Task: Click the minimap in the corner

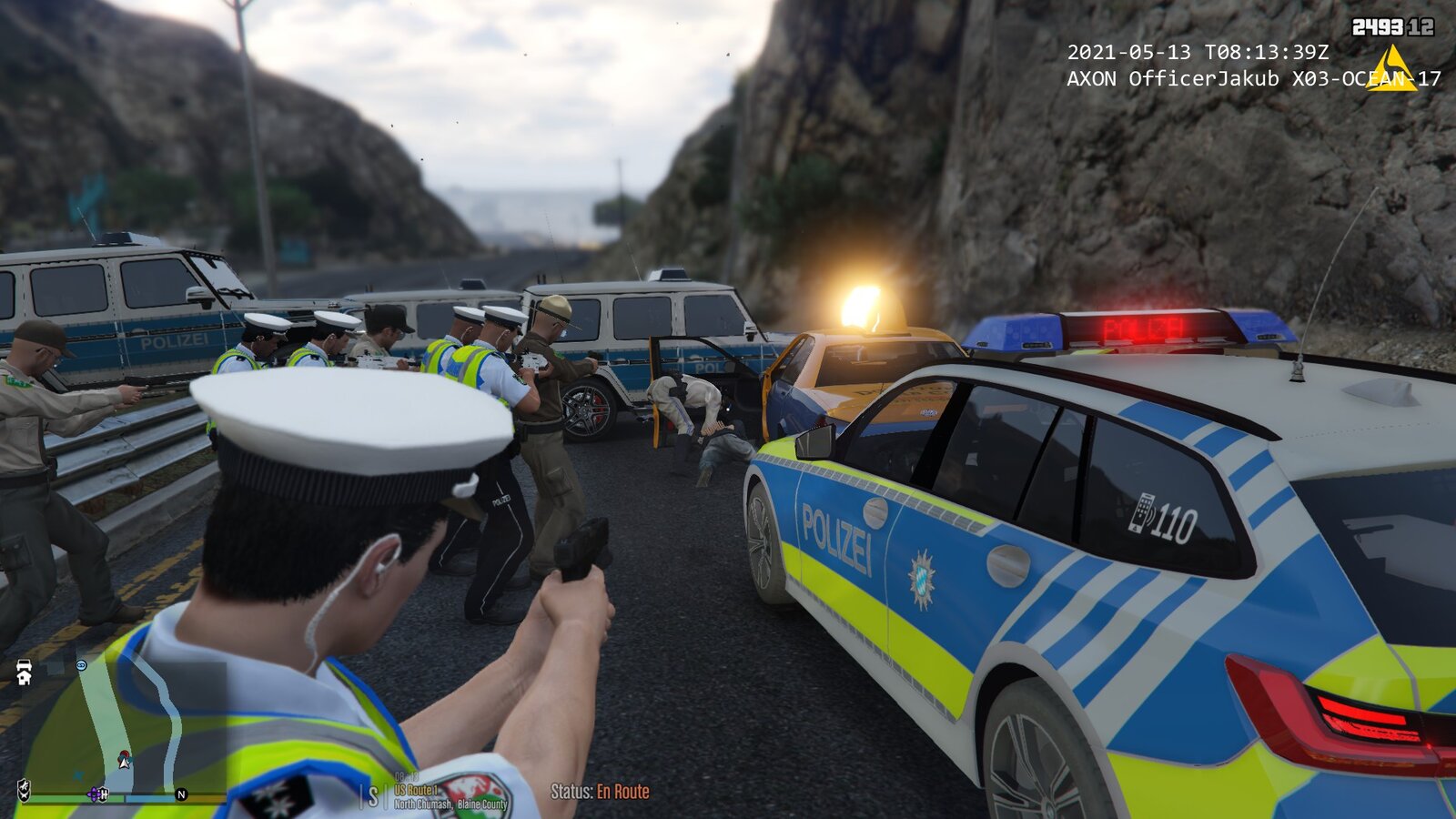Action: (118, 728)
